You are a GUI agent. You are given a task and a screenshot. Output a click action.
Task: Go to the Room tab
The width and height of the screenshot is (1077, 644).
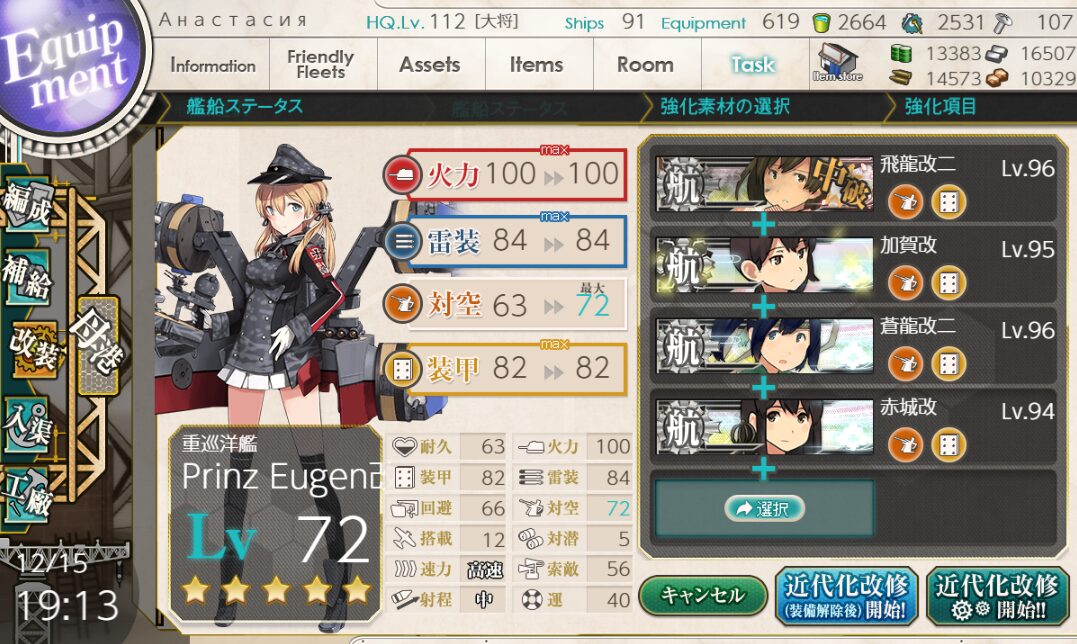click(x=645, y=65)
